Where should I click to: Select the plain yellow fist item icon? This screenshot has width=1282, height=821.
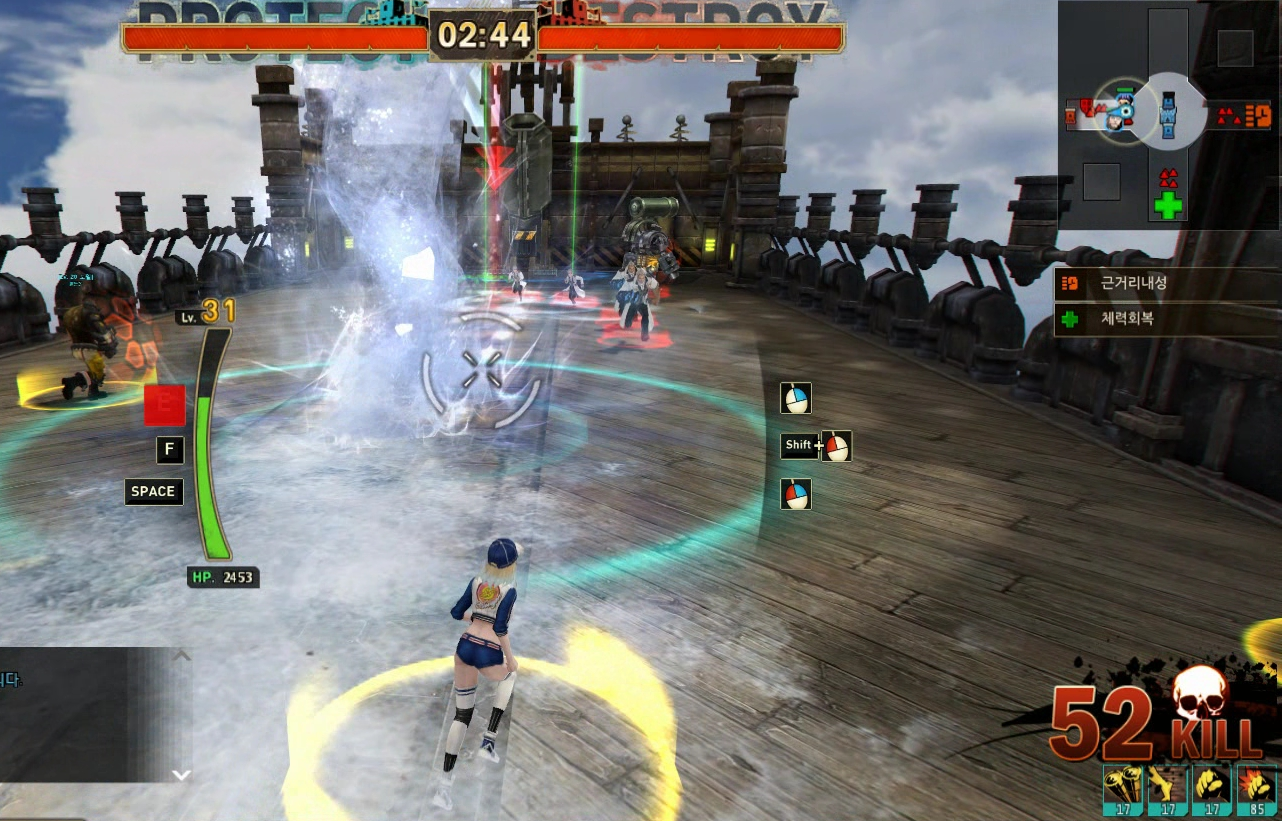tap(1211, 786)
